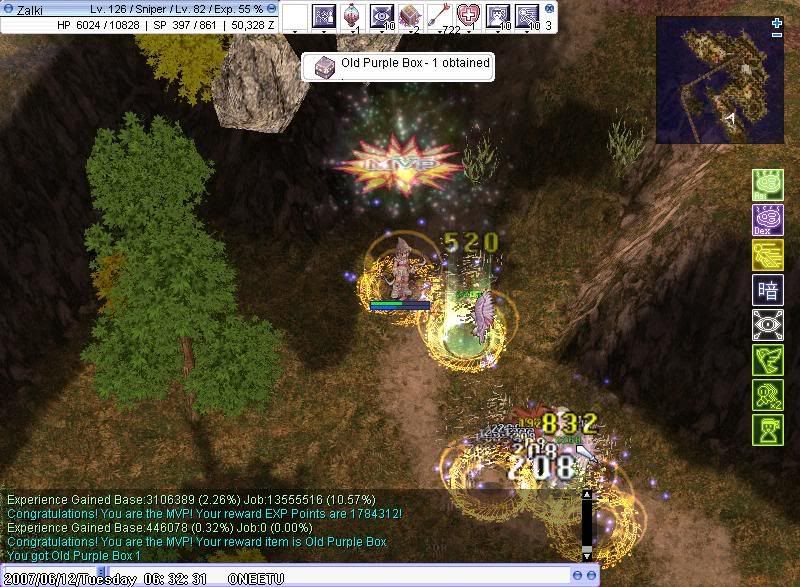
Task: Click the round button at the chat bar's right end
Action: tap(593, 576)
